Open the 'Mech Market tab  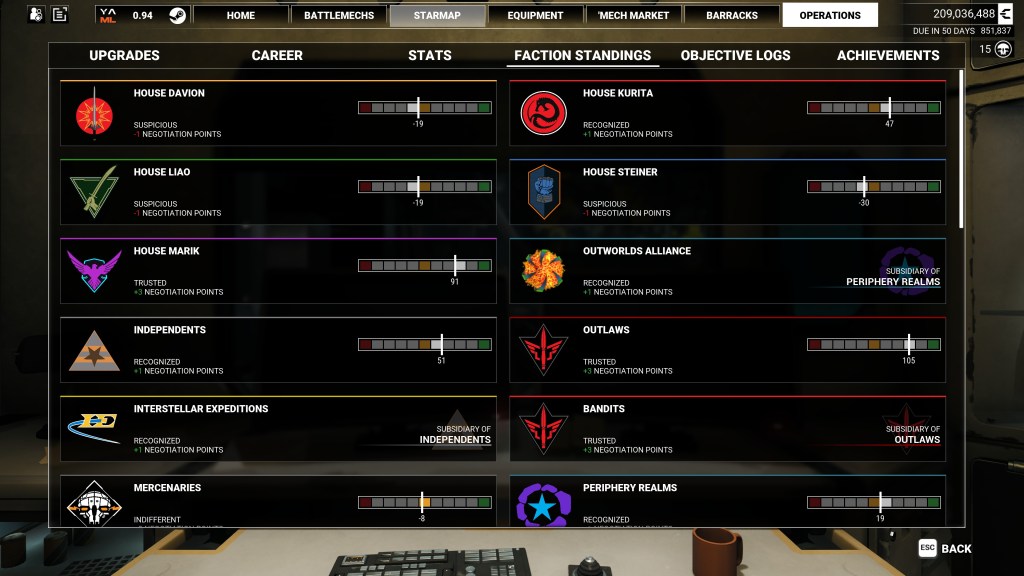[634, 15]
